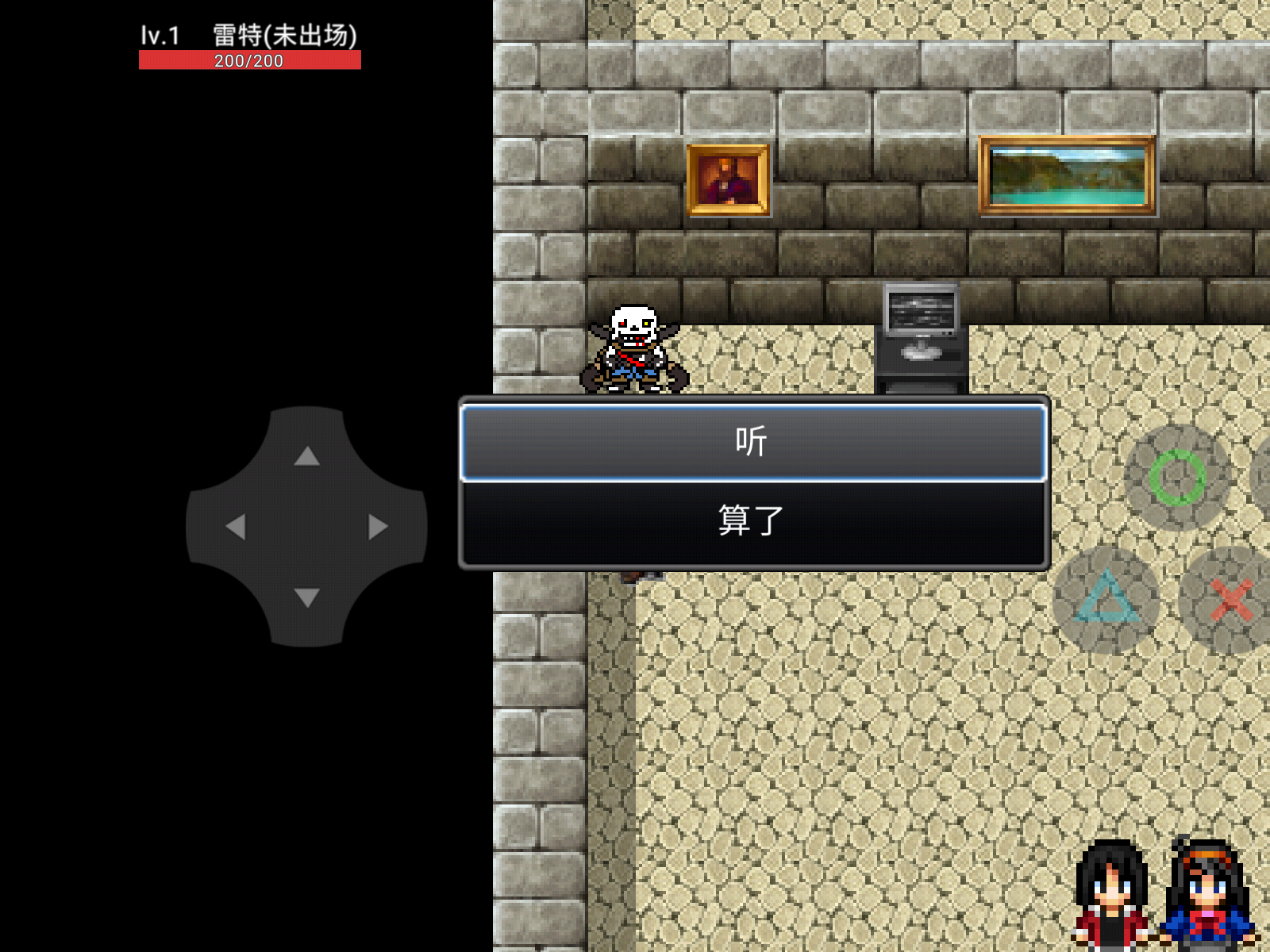
Task: Activate the green circle touch button
Action: [x=1177, y=478]
